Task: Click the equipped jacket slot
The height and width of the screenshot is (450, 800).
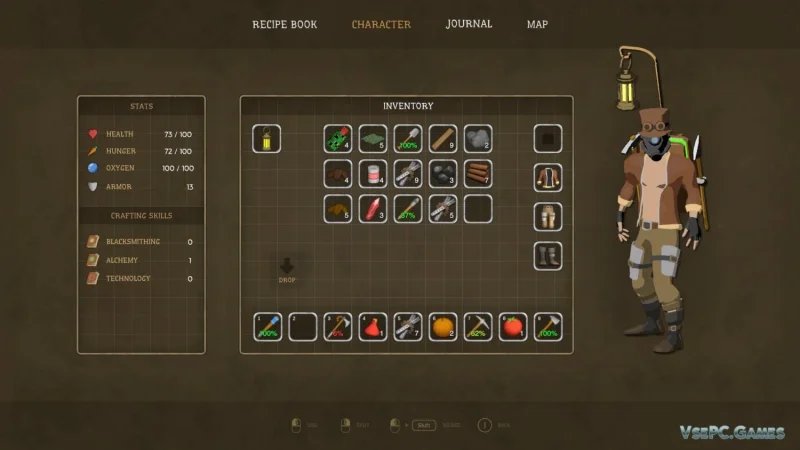Action: tap(547, 177)
